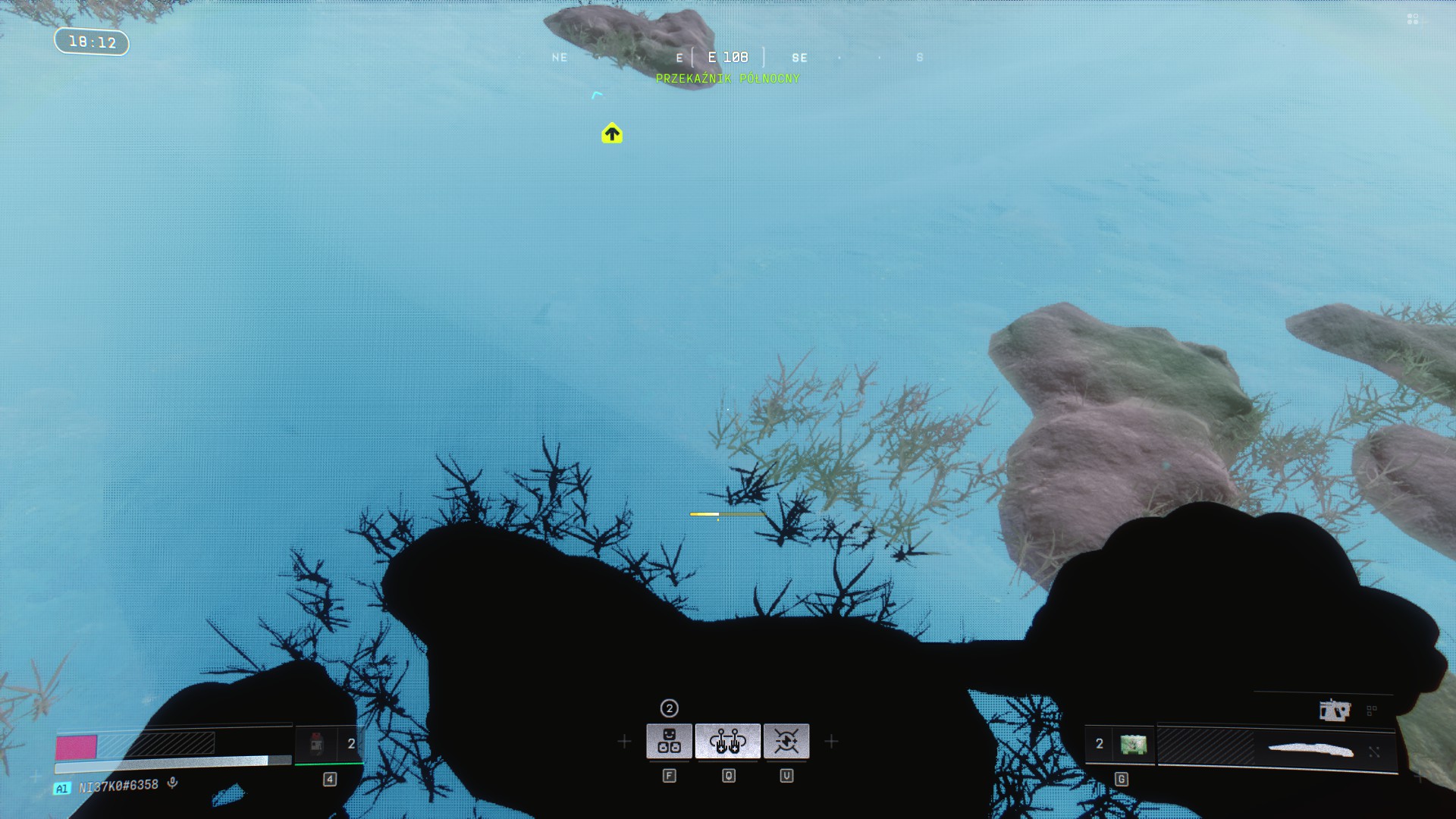Select the green grenade item slot
Screen dimensions: 1456x819
click(x=1133, y=744)
